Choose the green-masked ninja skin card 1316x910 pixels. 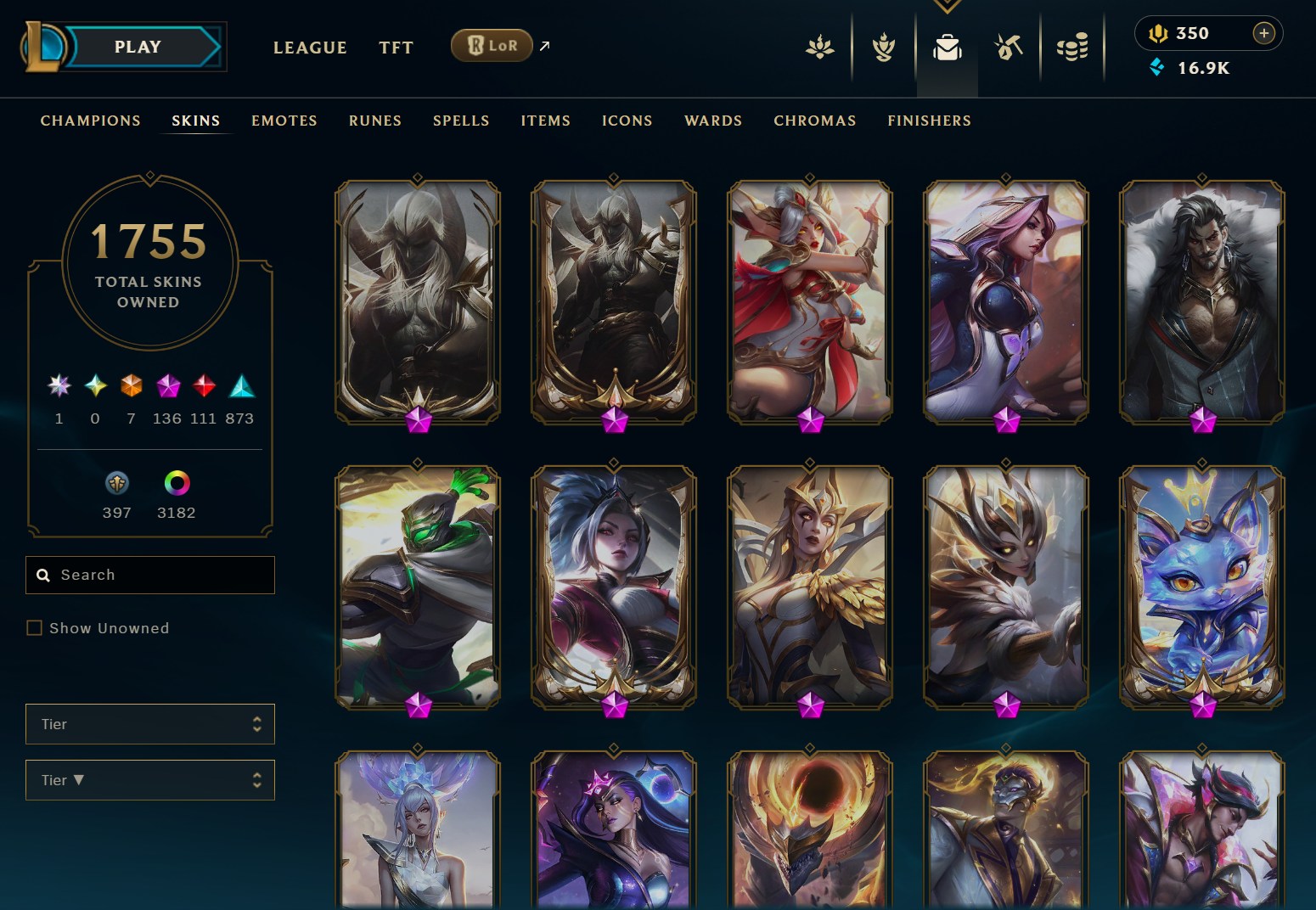tap(418, 586)
